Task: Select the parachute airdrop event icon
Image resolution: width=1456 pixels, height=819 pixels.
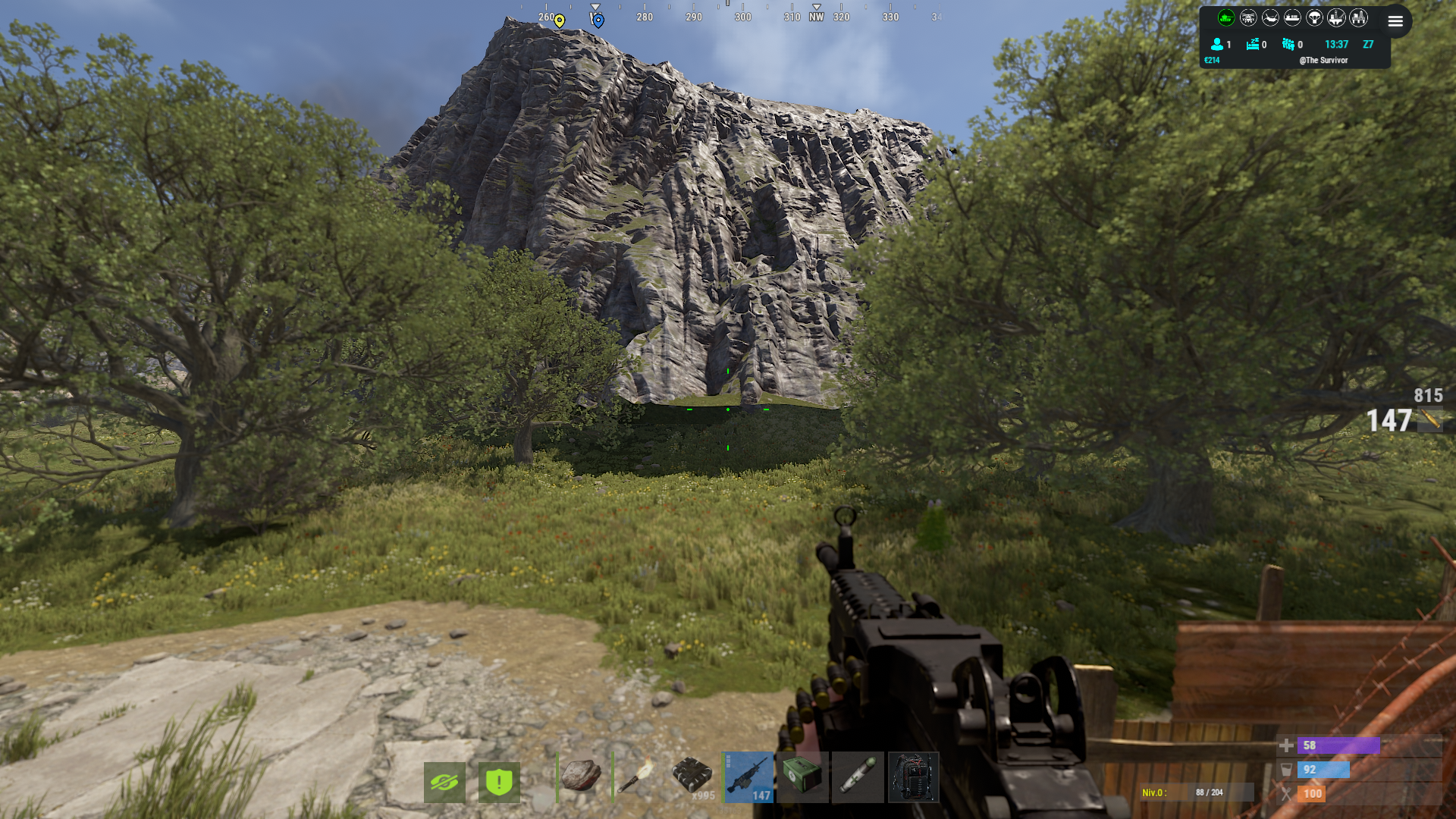Action: [x=1314, y=17]
